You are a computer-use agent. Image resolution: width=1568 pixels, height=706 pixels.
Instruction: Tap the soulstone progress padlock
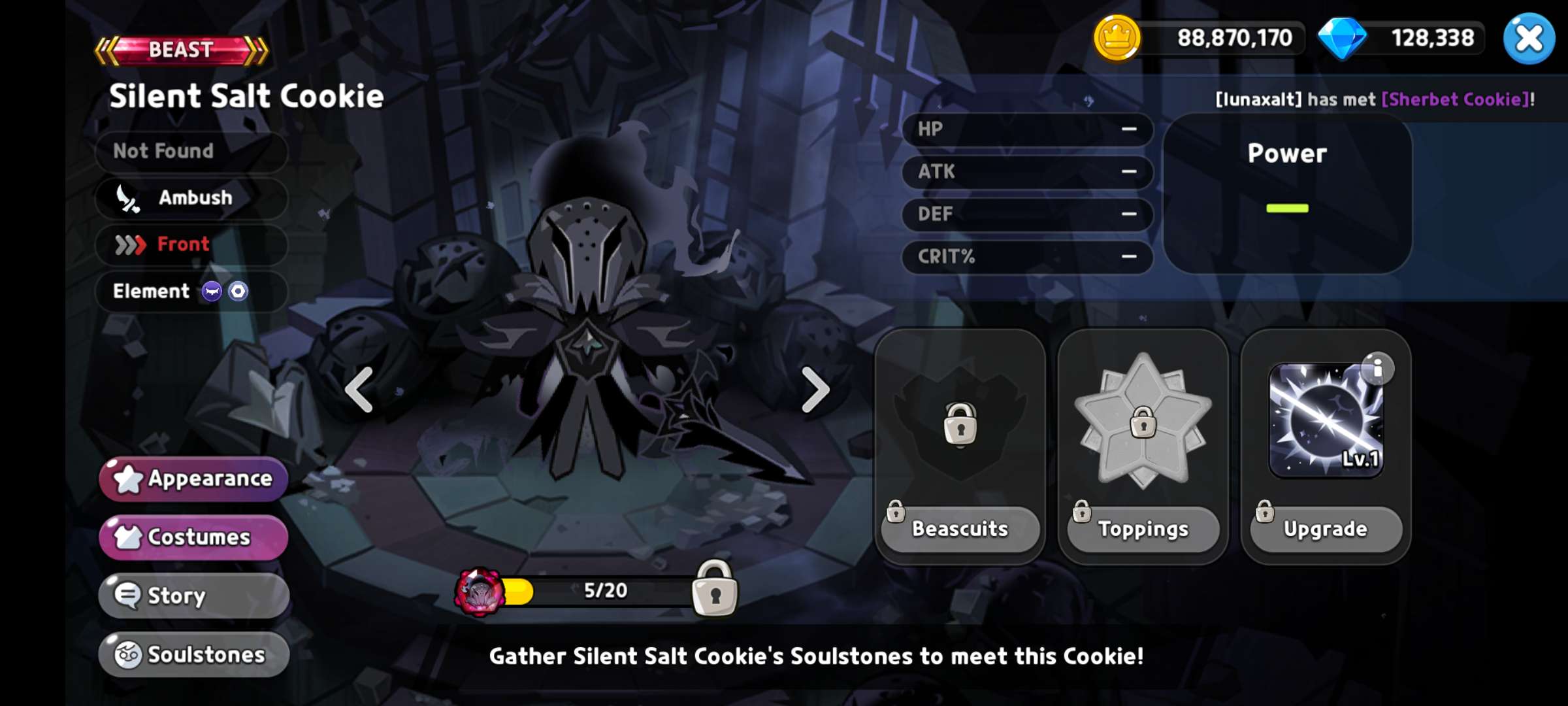click(x=715, y=589)
